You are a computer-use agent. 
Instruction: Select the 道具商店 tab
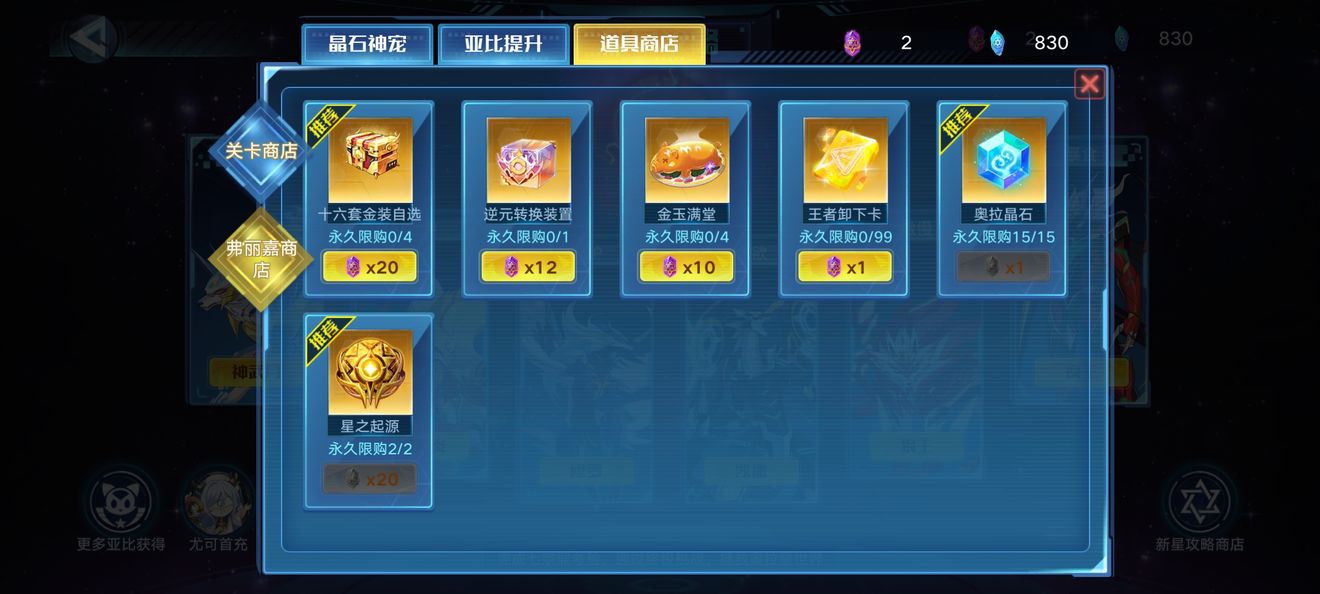tap(639, 45)
